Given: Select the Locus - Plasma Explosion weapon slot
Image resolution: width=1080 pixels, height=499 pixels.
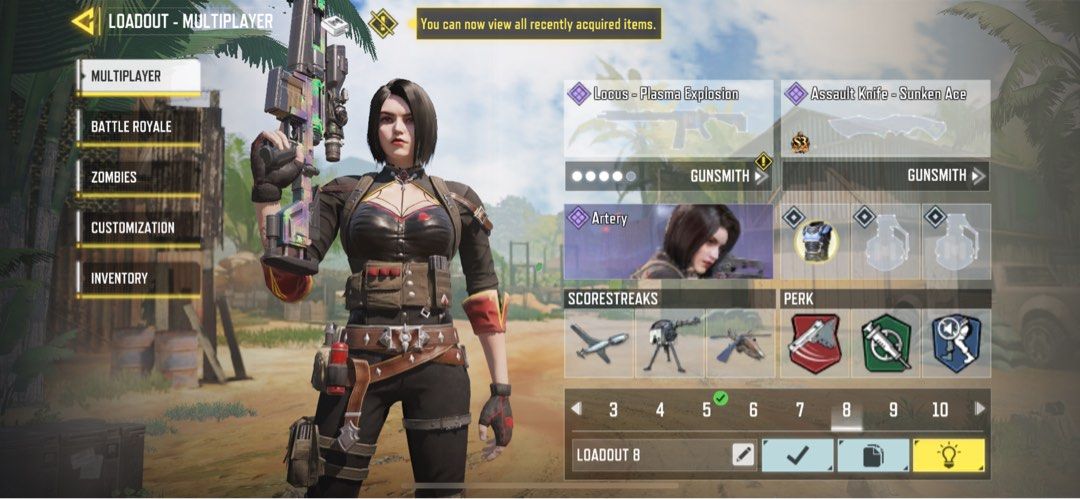Looking at the screenshot, I should coord(668,119).
